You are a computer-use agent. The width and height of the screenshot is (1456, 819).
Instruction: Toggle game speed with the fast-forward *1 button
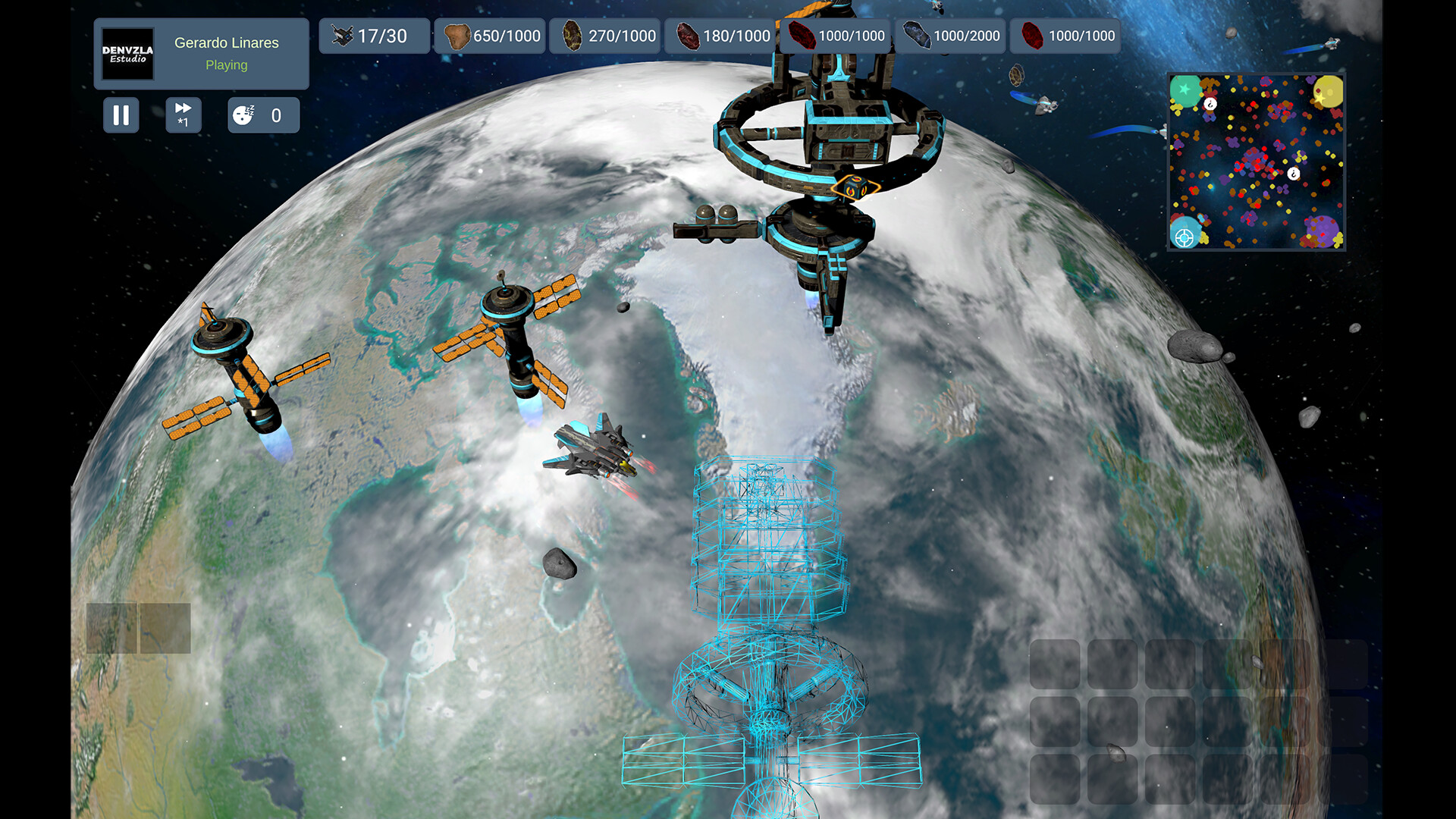click(x=183, y=115)
